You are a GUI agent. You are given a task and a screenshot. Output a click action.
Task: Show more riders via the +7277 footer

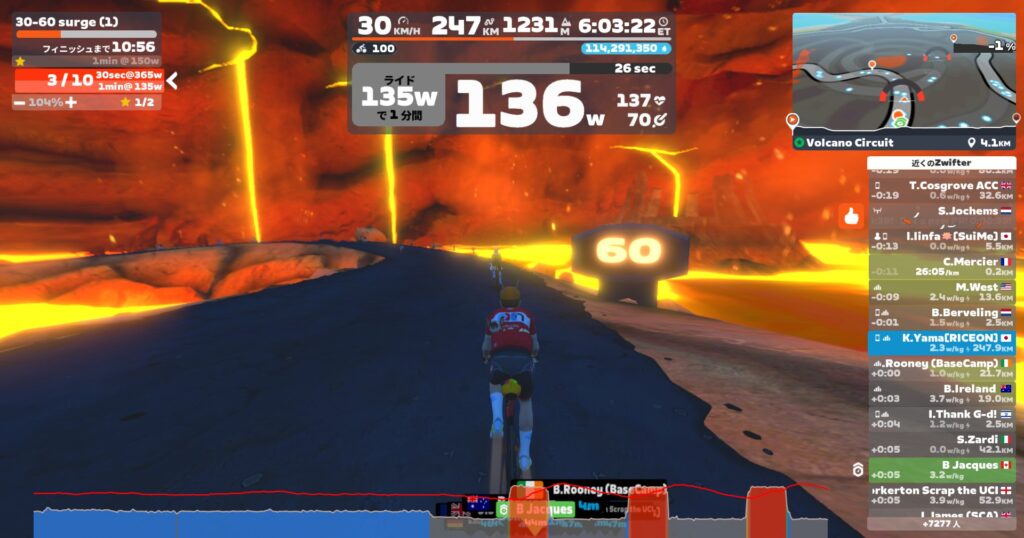pyautogui.click(x=942, y=523)
